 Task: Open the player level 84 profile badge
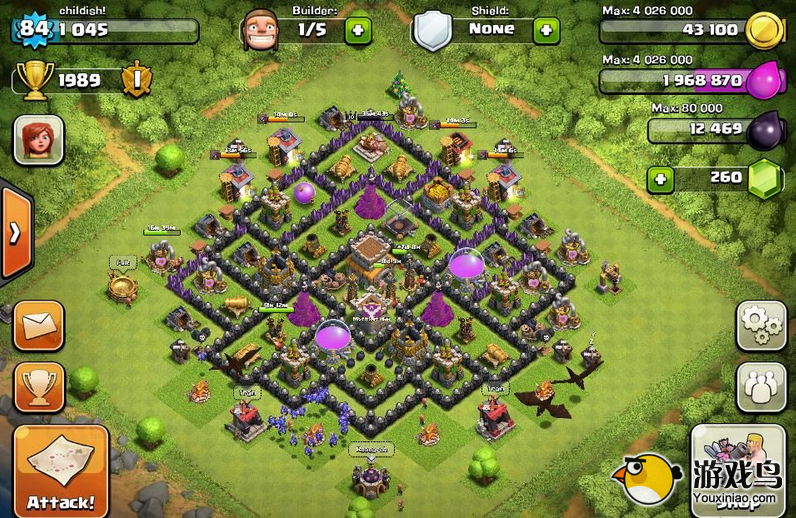tap(33, 28)
